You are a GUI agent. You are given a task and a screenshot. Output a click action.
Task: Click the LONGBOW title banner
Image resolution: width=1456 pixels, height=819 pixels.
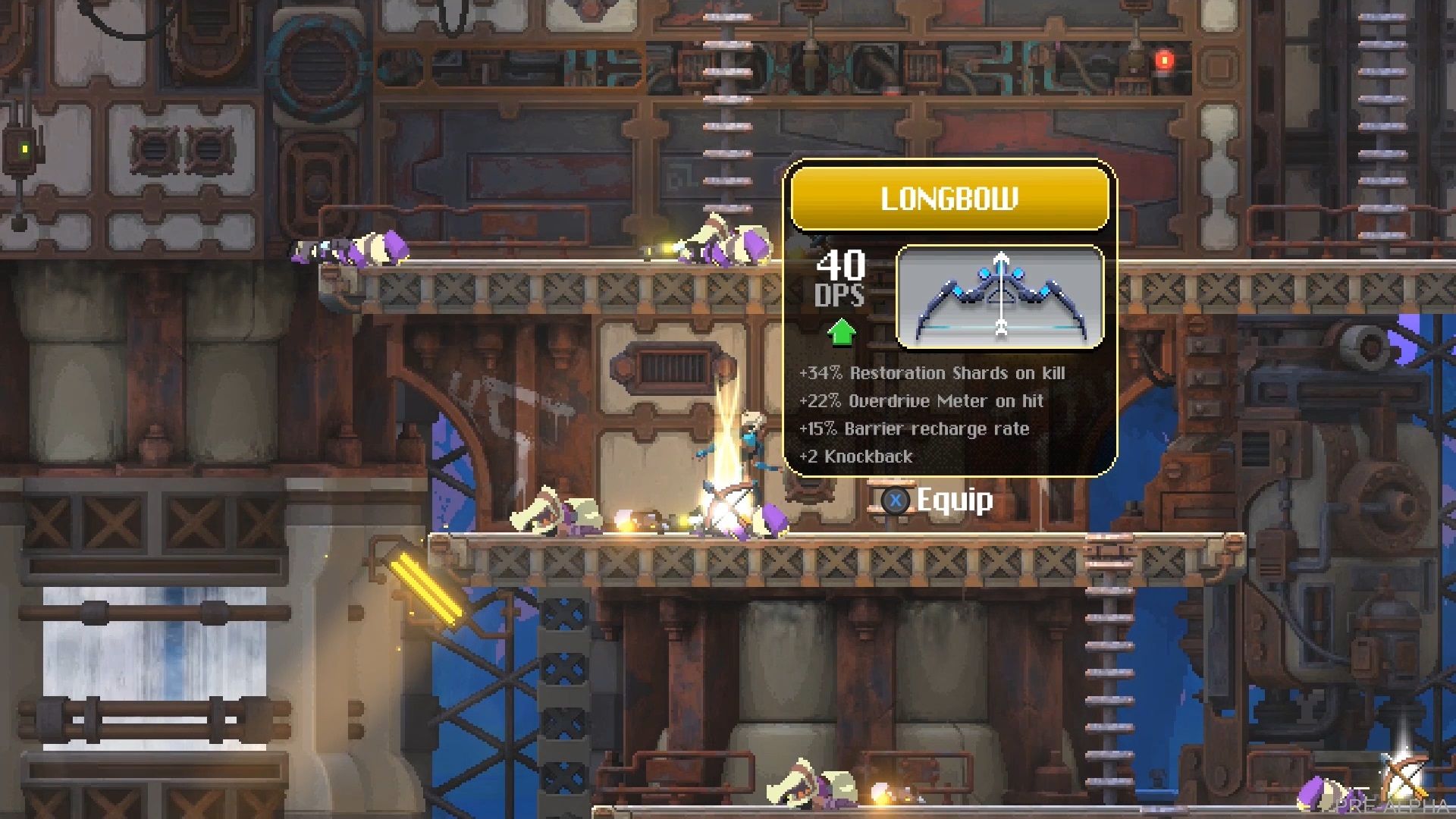tap(949, 199)
